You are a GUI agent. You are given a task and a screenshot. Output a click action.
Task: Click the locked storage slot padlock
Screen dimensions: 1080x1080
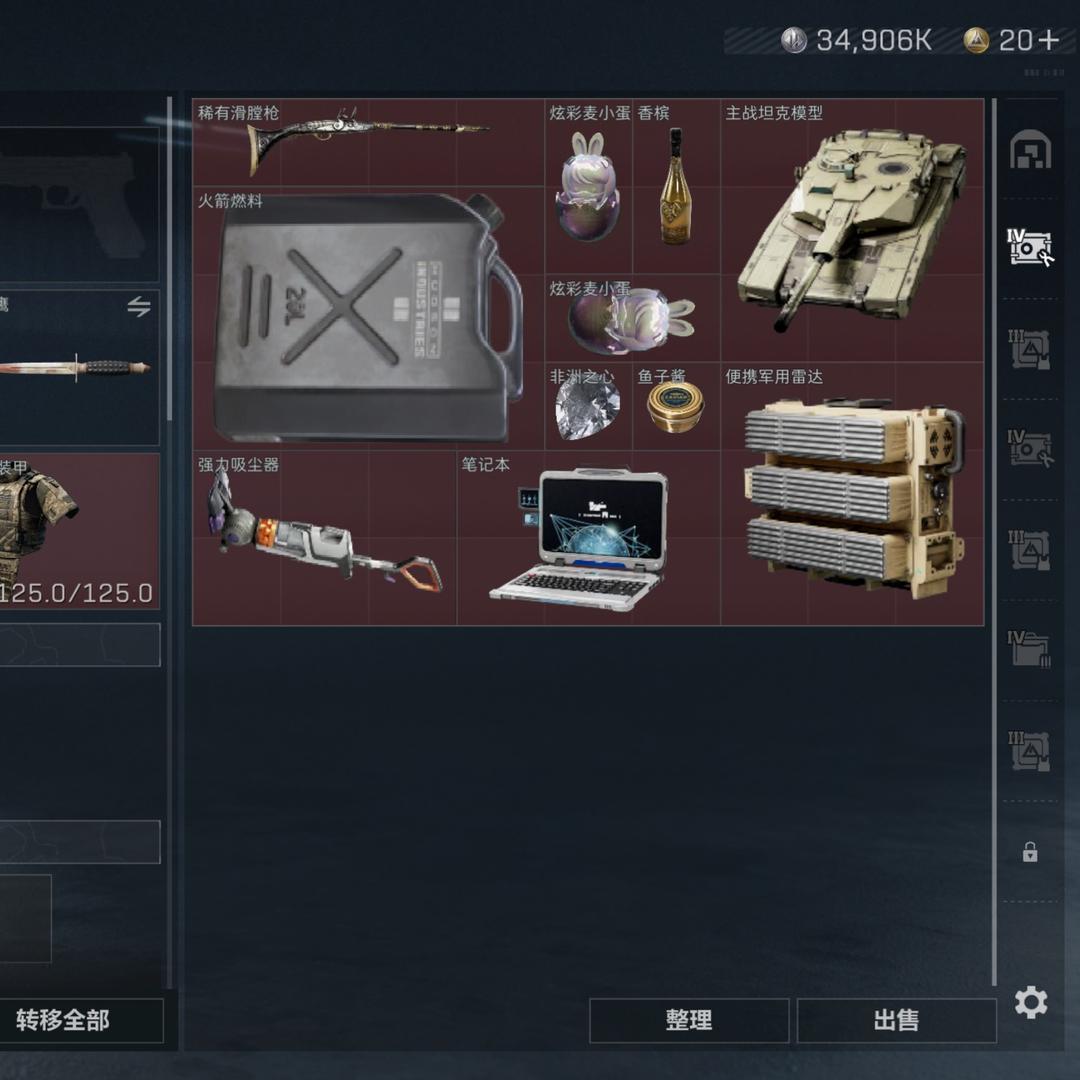[x=1030, y=852]
